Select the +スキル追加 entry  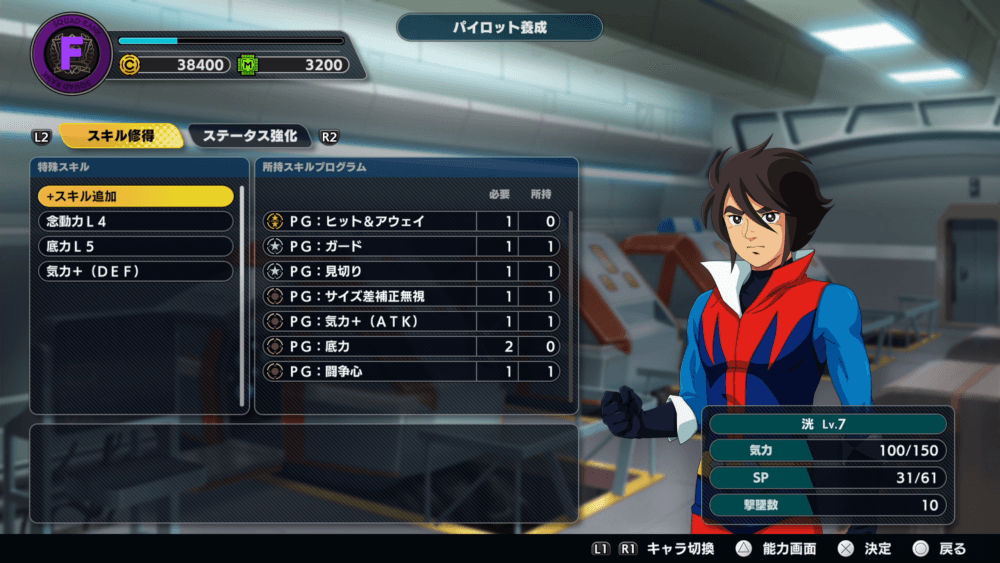tap(135, 196)
